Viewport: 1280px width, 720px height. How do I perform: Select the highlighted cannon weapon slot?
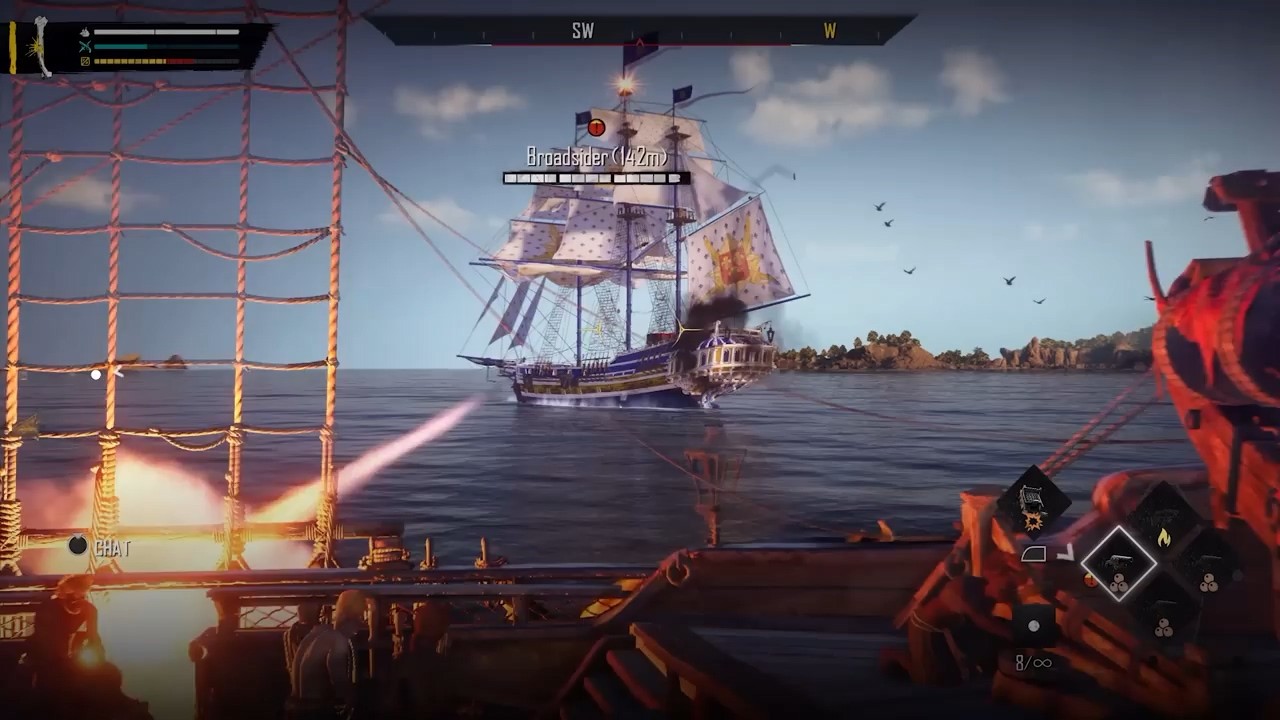pos(1119,564)
